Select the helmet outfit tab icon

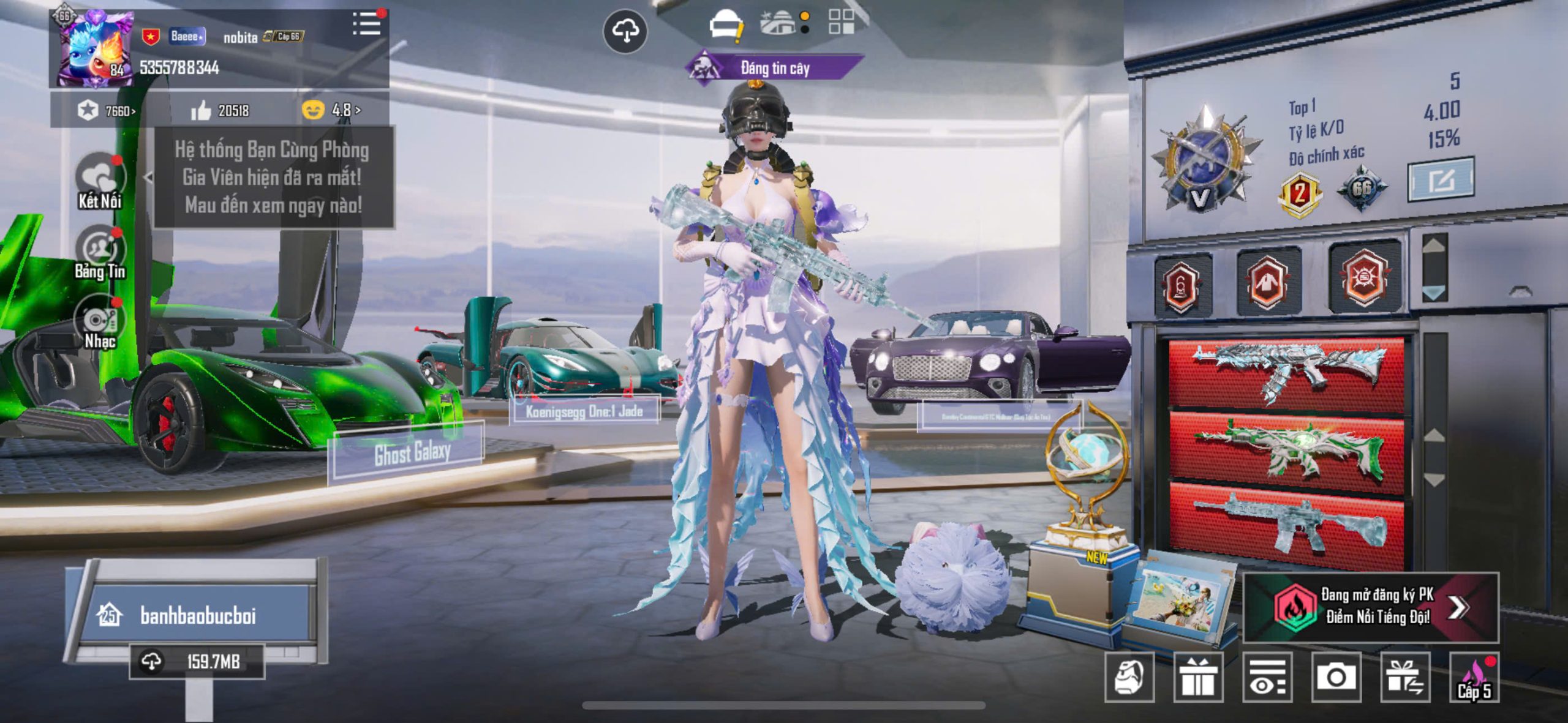click(725, 26)
